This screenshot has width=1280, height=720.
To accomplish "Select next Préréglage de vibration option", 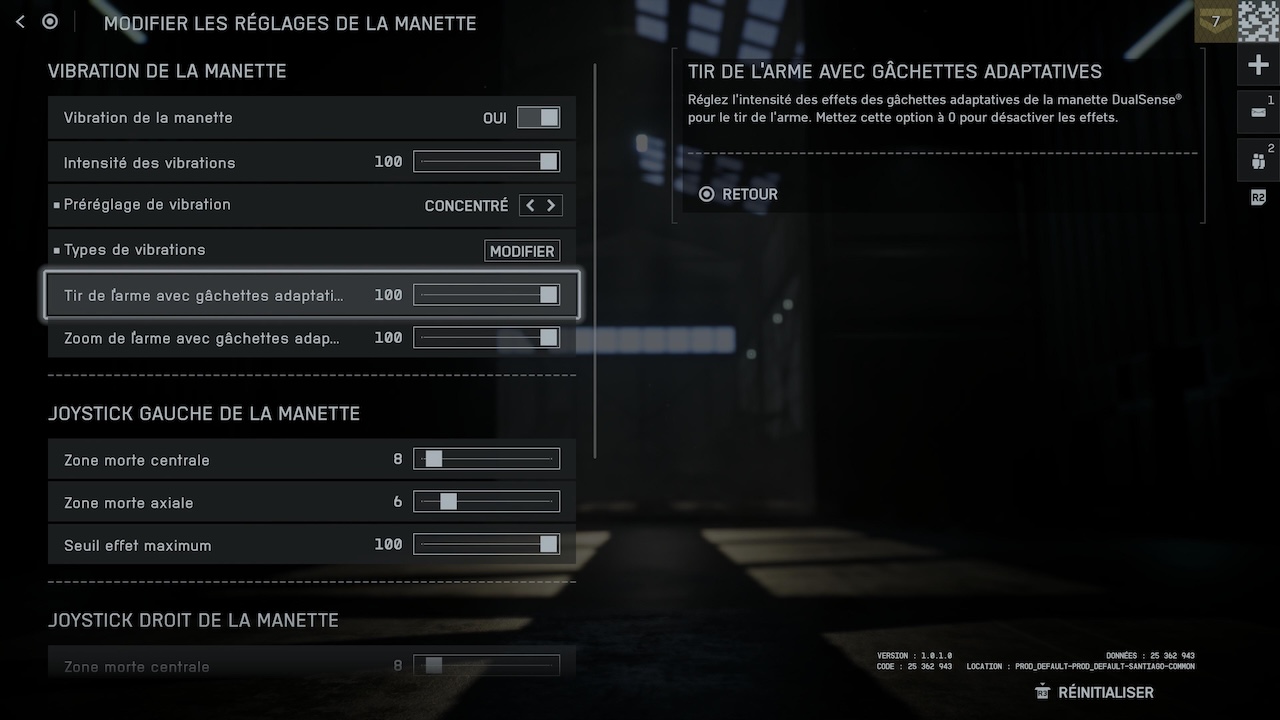I will click(x=550, y=206).
